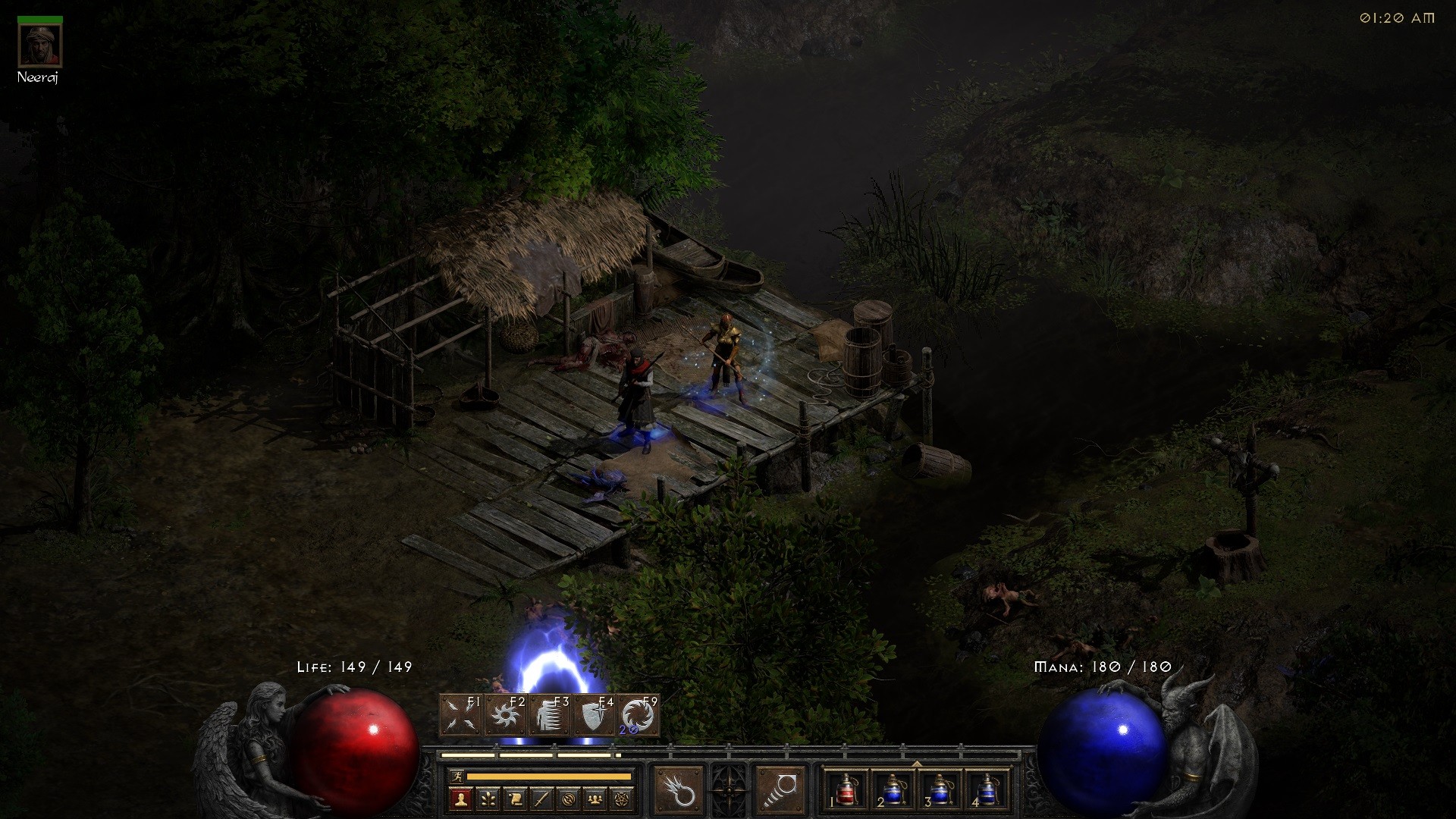Open the game menu pentagram button
Viewport: 1456px width, 819px height.
(623, 799)
